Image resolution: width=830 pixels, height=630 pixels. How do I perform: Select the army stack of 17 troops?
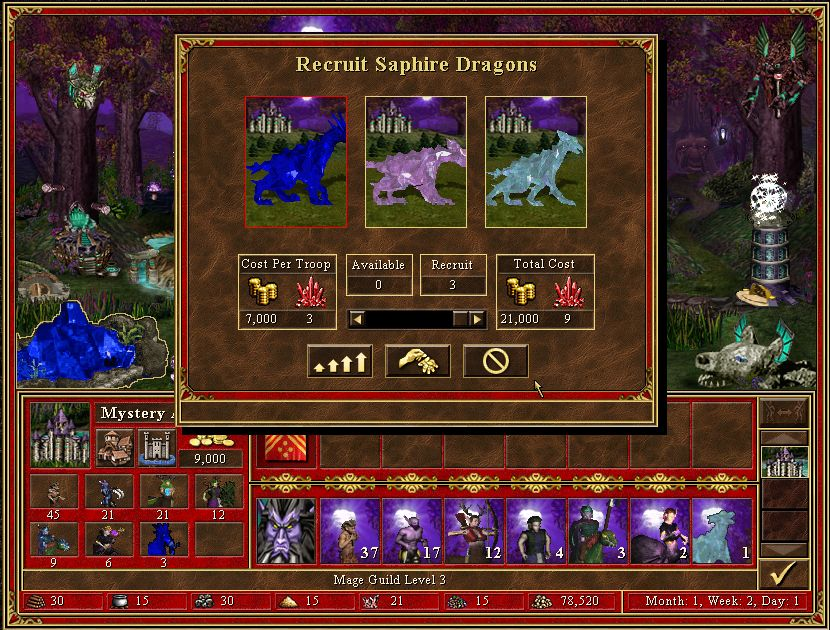coord(410,532)
